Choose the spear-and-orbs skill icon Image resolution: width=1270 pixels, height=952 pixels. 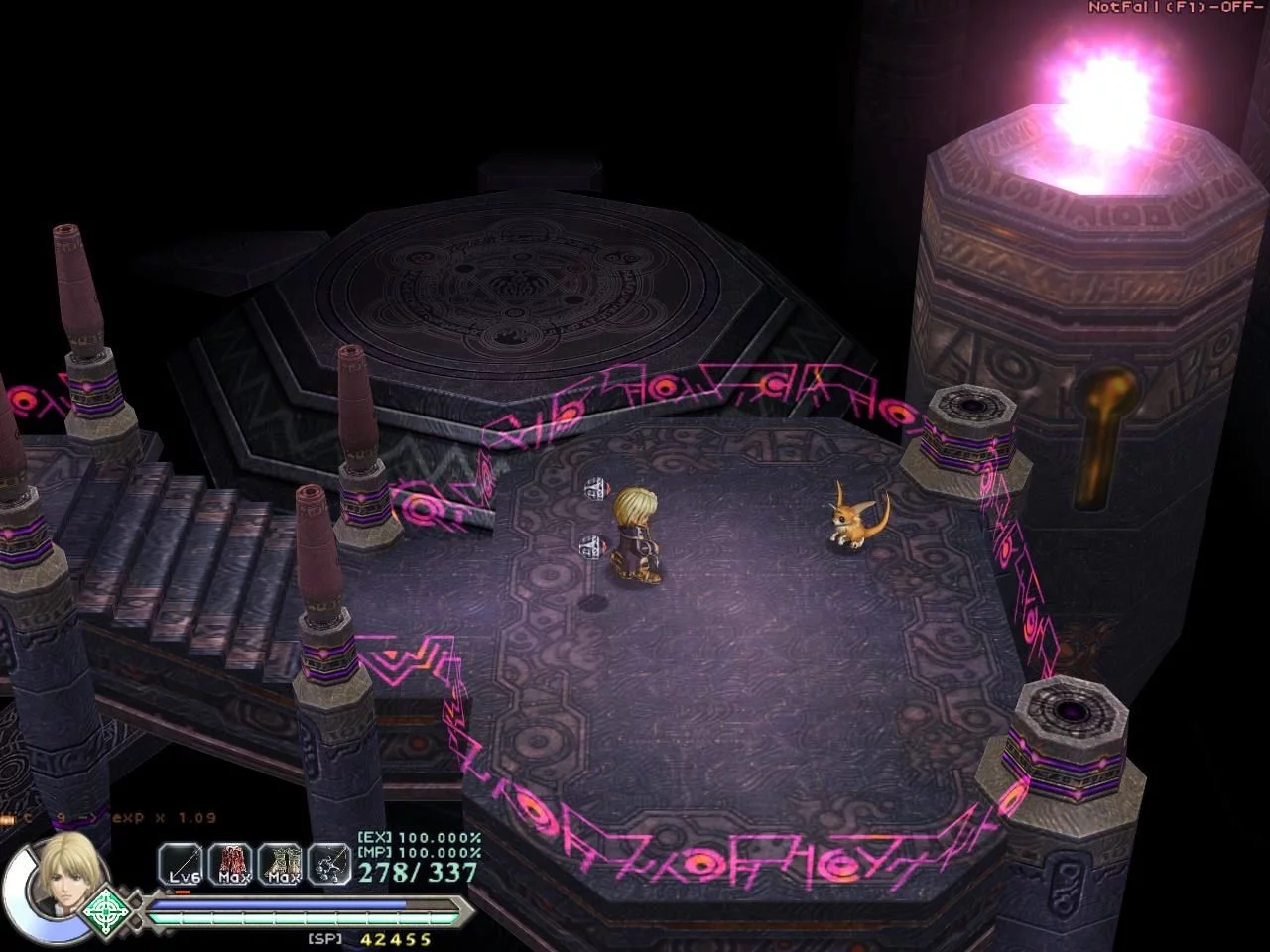coord(329,864)
